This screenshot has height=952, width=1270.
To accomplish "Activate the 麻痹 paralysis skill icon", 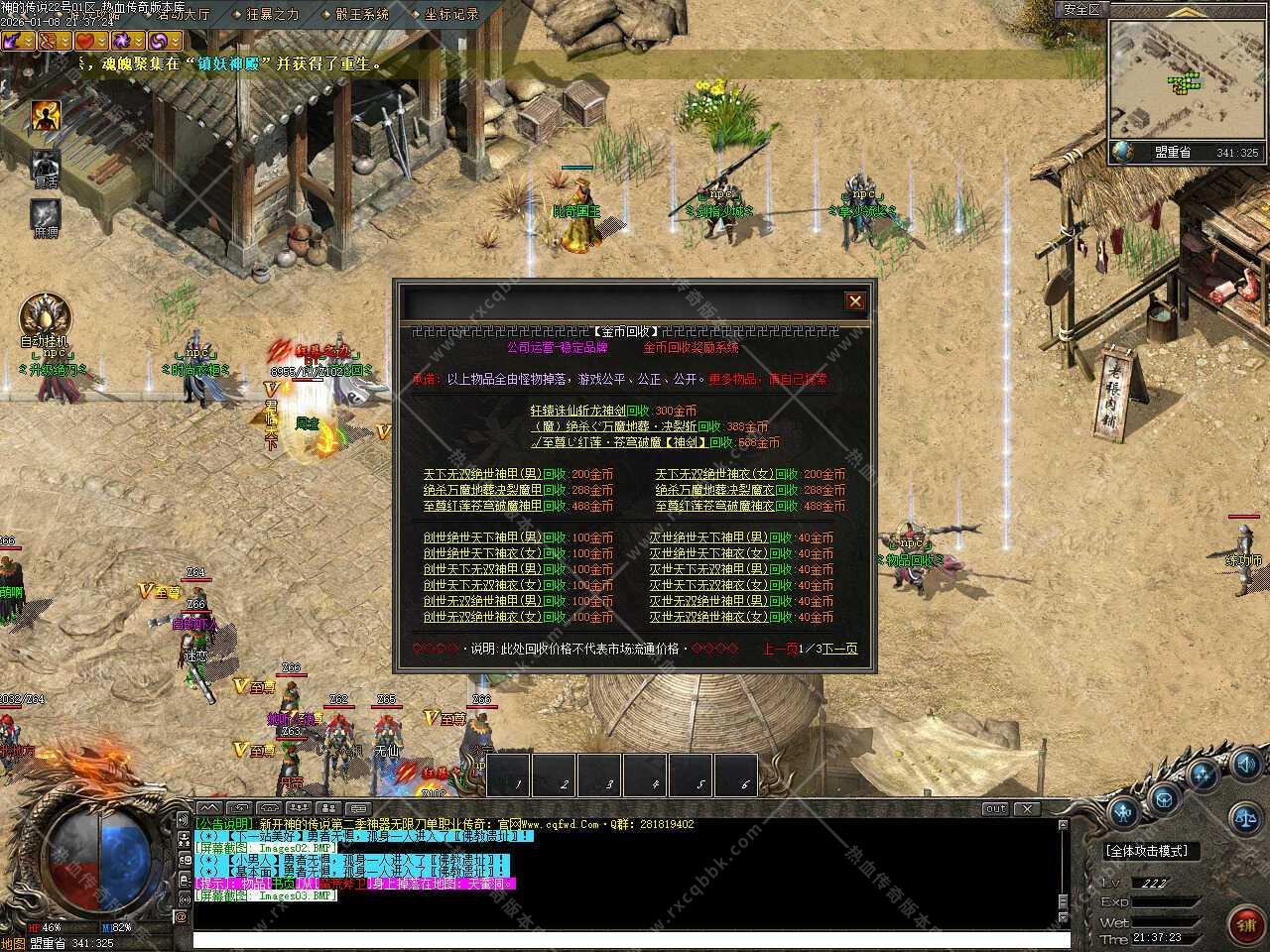I will 45,214.
